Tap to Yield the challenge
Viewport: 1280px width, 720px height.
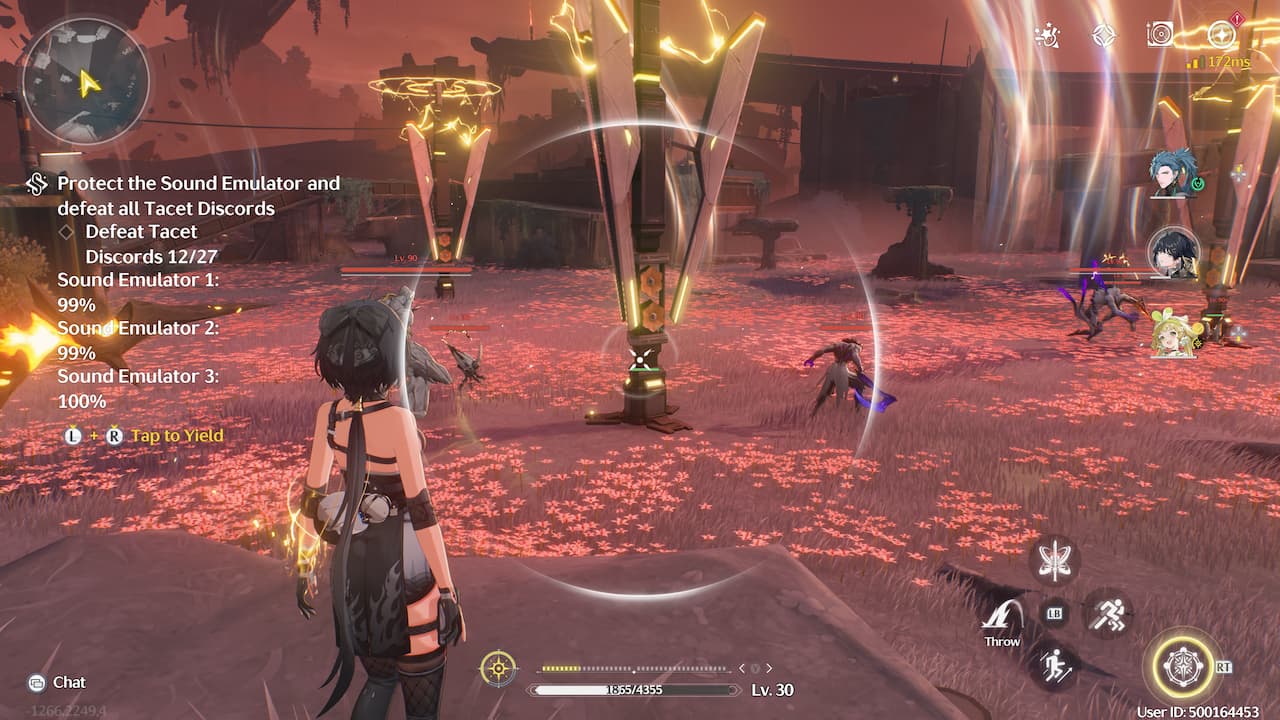(x=176, y=436)
